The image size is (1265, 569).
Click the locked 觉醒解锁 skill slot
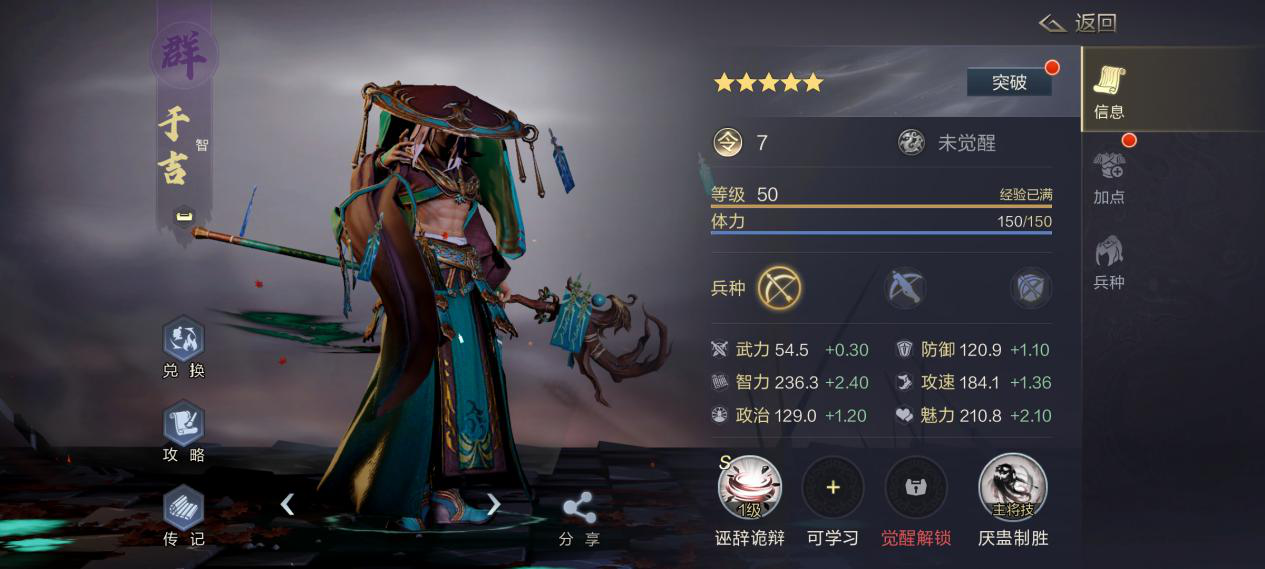pos(915,488)
